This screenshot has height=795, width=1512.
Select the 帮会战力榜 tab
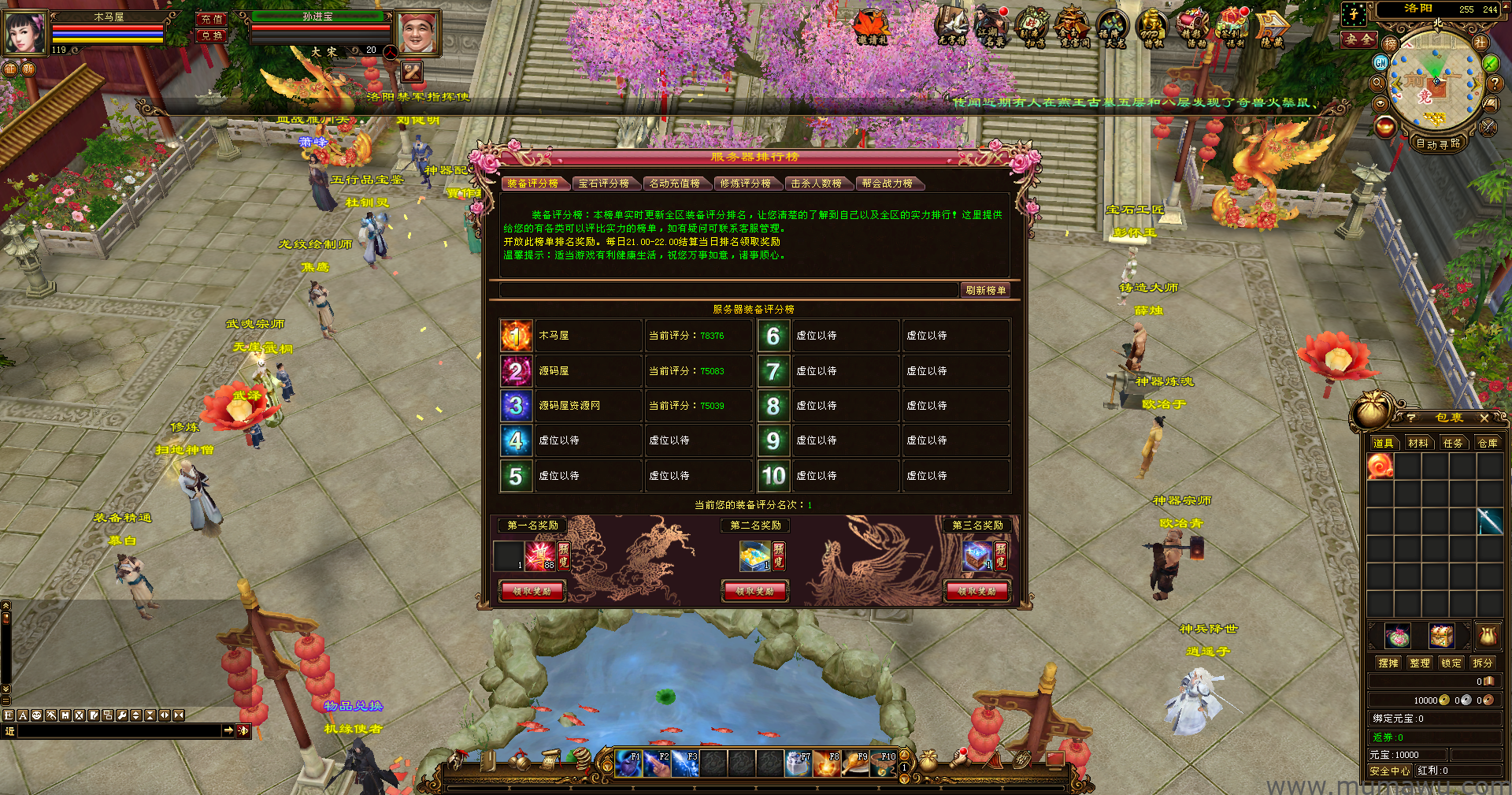(x=887, y=184)
